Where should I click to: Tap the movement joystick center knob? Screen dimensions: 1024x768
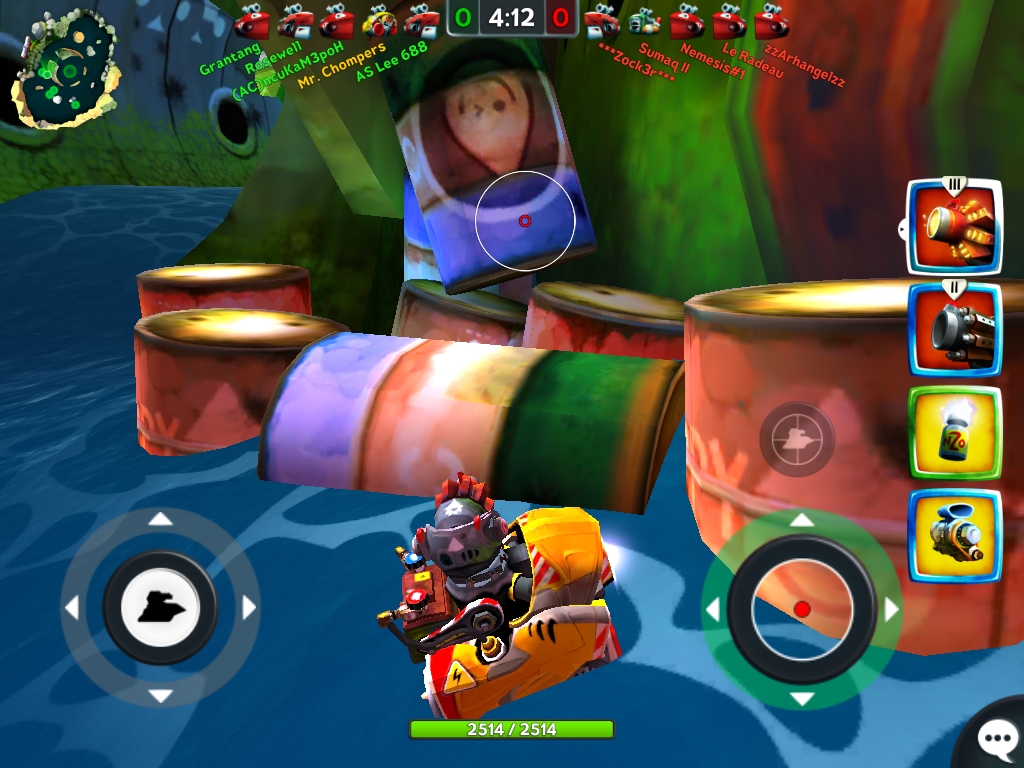click(x=160, y=607)
